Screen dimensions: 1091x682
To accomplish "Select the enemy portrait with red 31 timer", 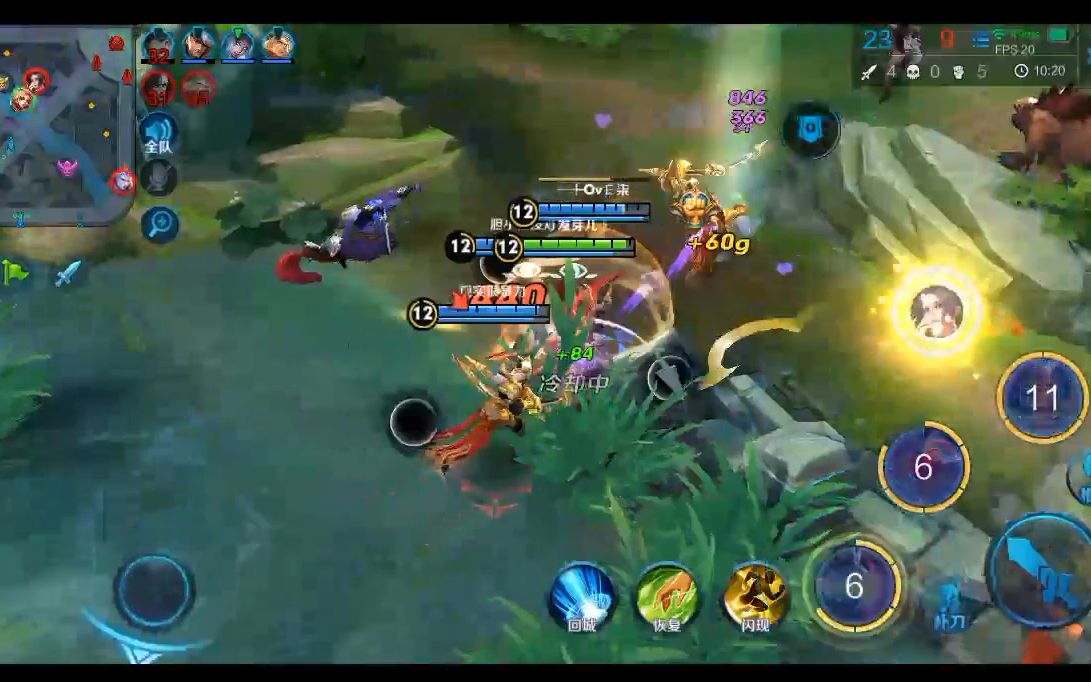I will point(158,88).
